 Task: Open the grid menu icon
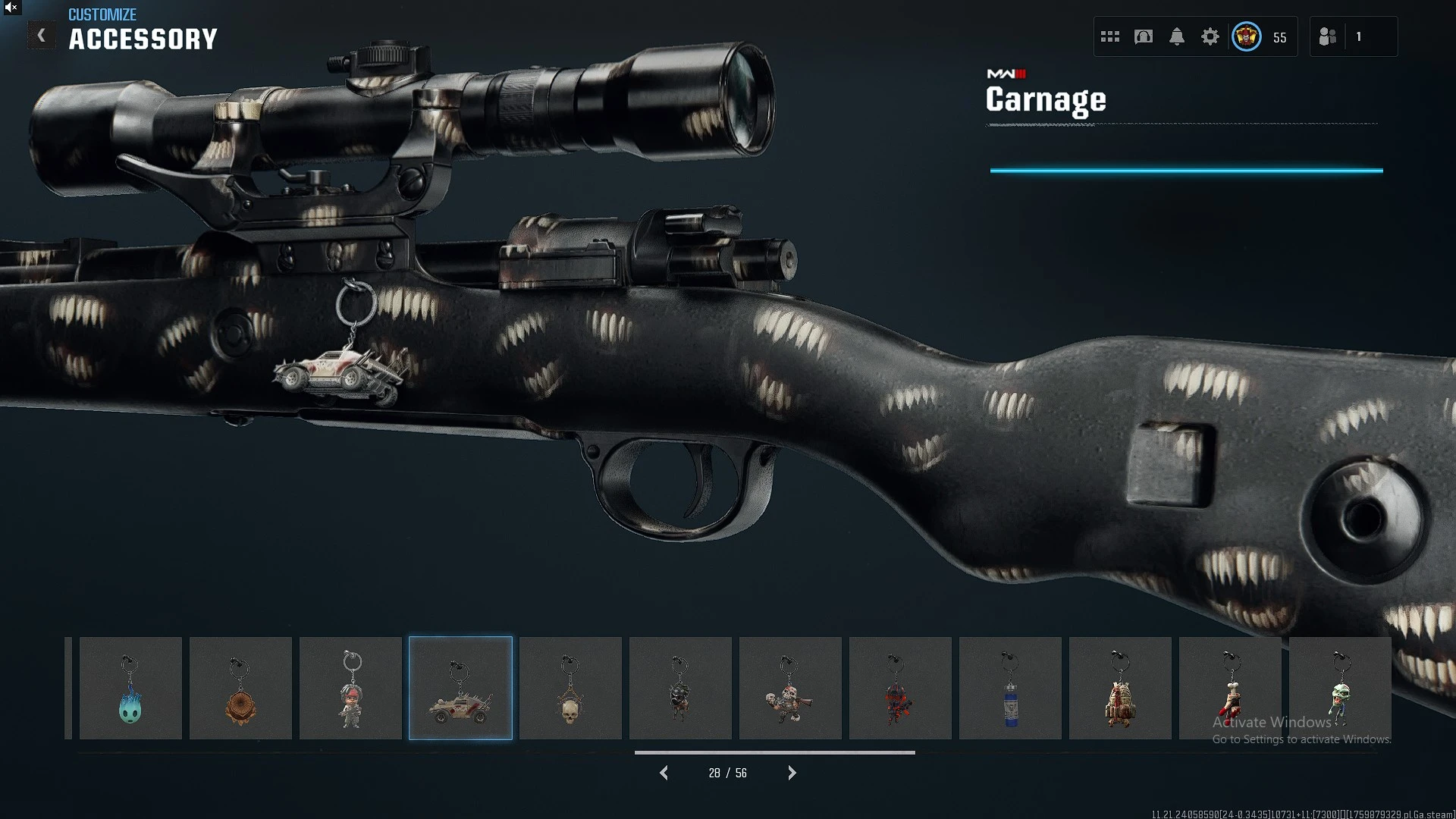(x=1110, y=36)
